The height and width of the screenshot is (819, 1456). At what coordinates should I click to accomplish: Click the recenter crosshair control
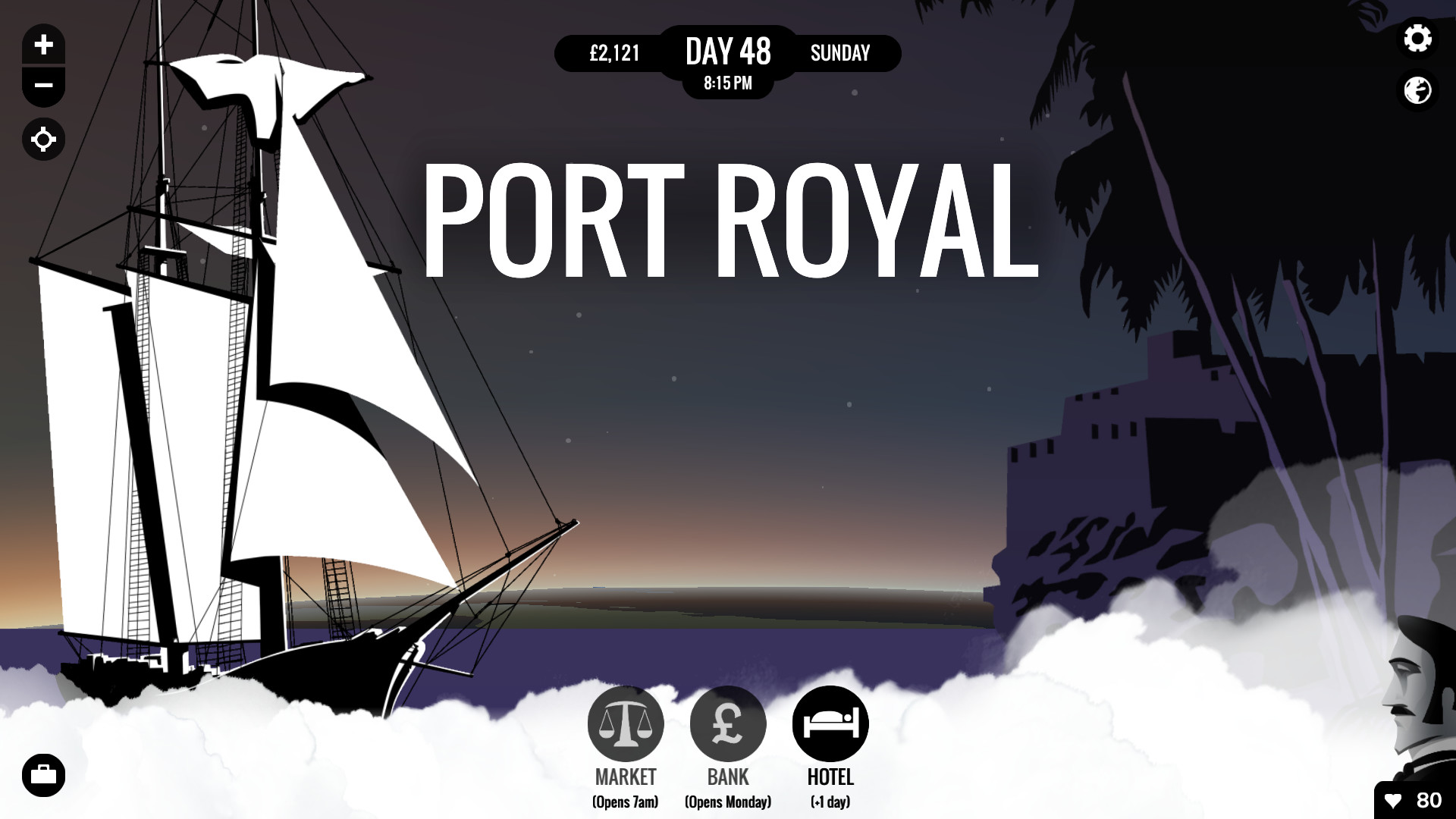click(x=43, y=140)
